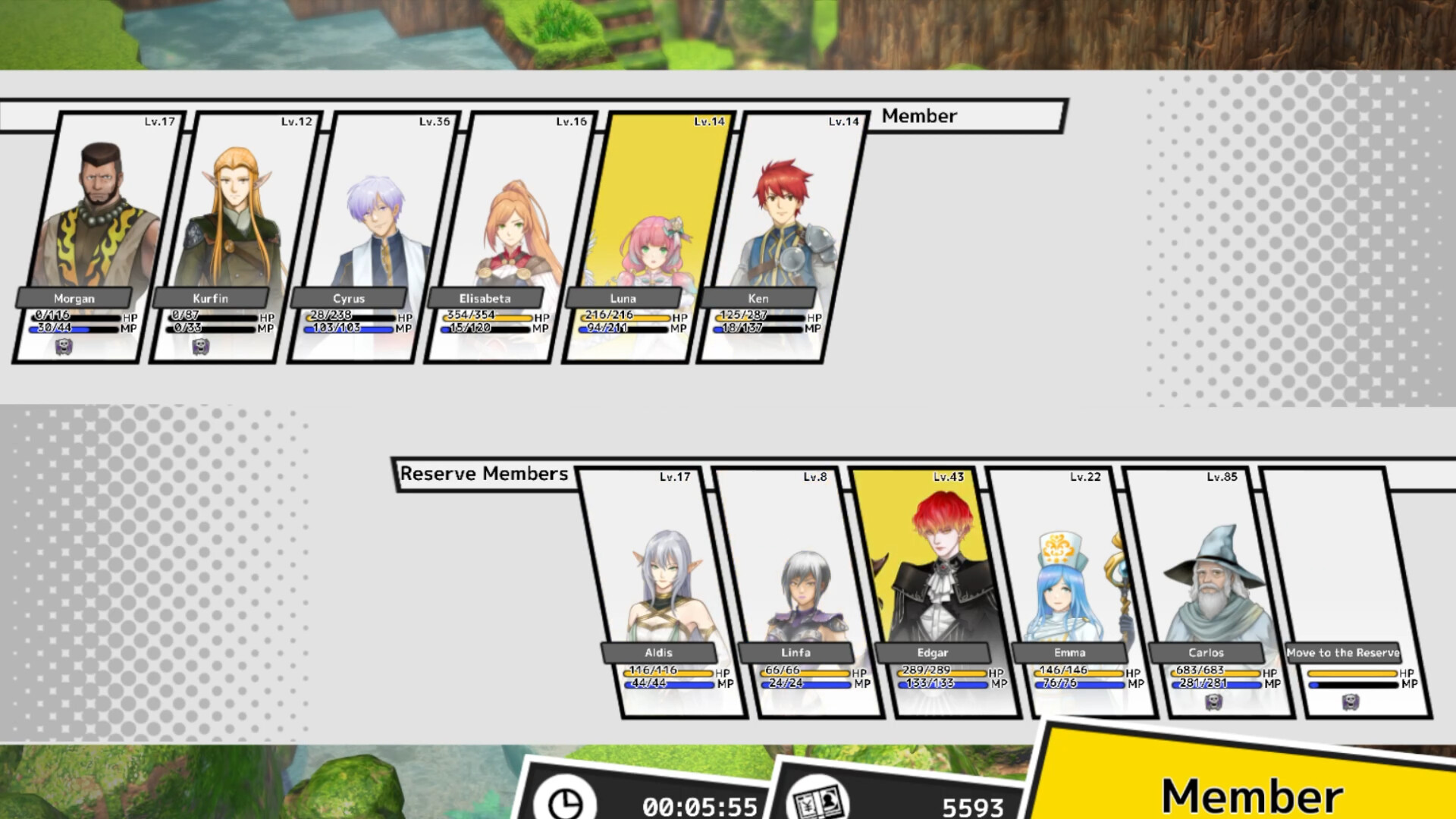Deselect Ken from the active party
1456x819 pixels.
781,220
